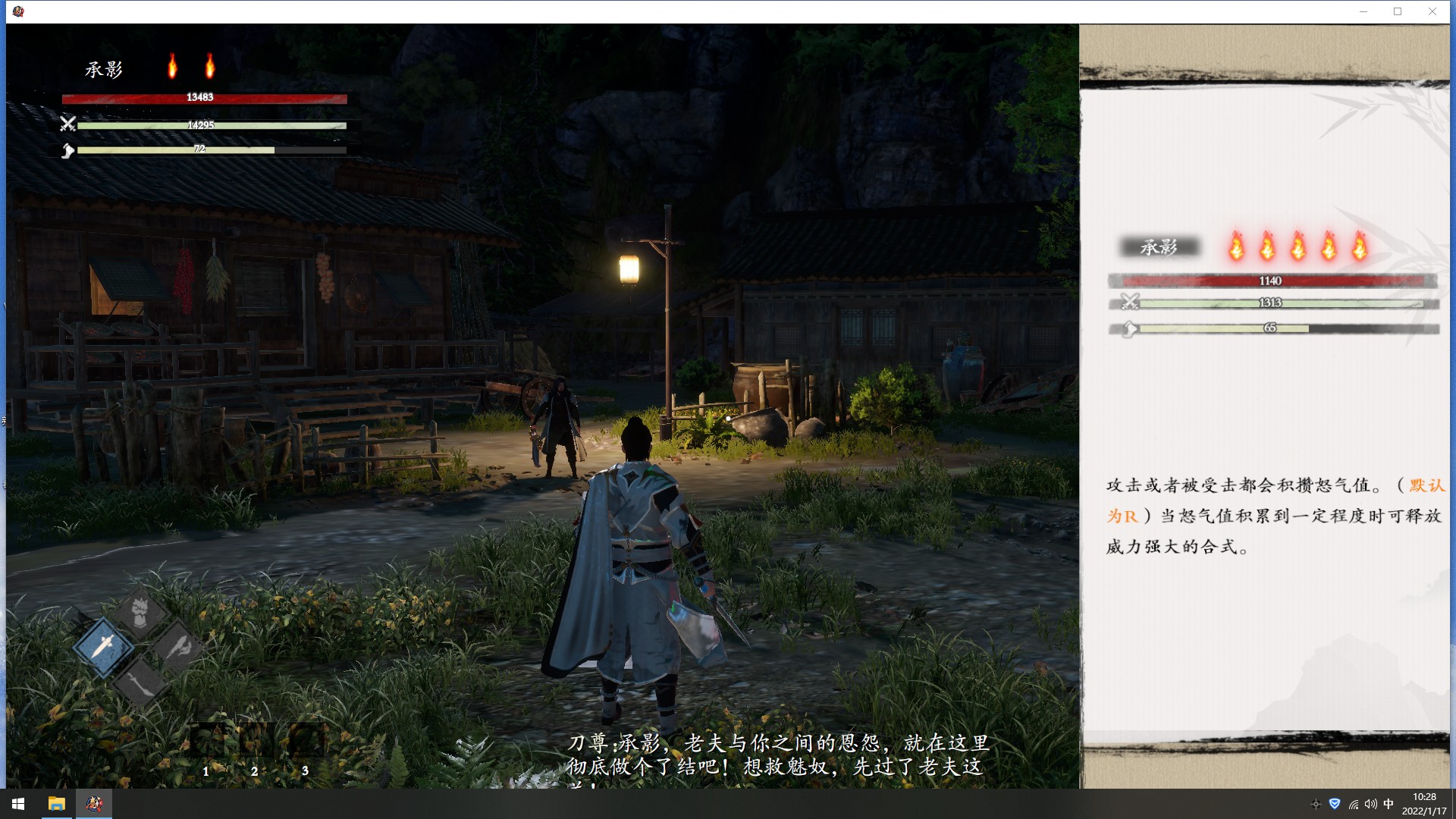Maximize the game window
The height and width of the screenshot is (819, 1456).
tap(1397, 11)
